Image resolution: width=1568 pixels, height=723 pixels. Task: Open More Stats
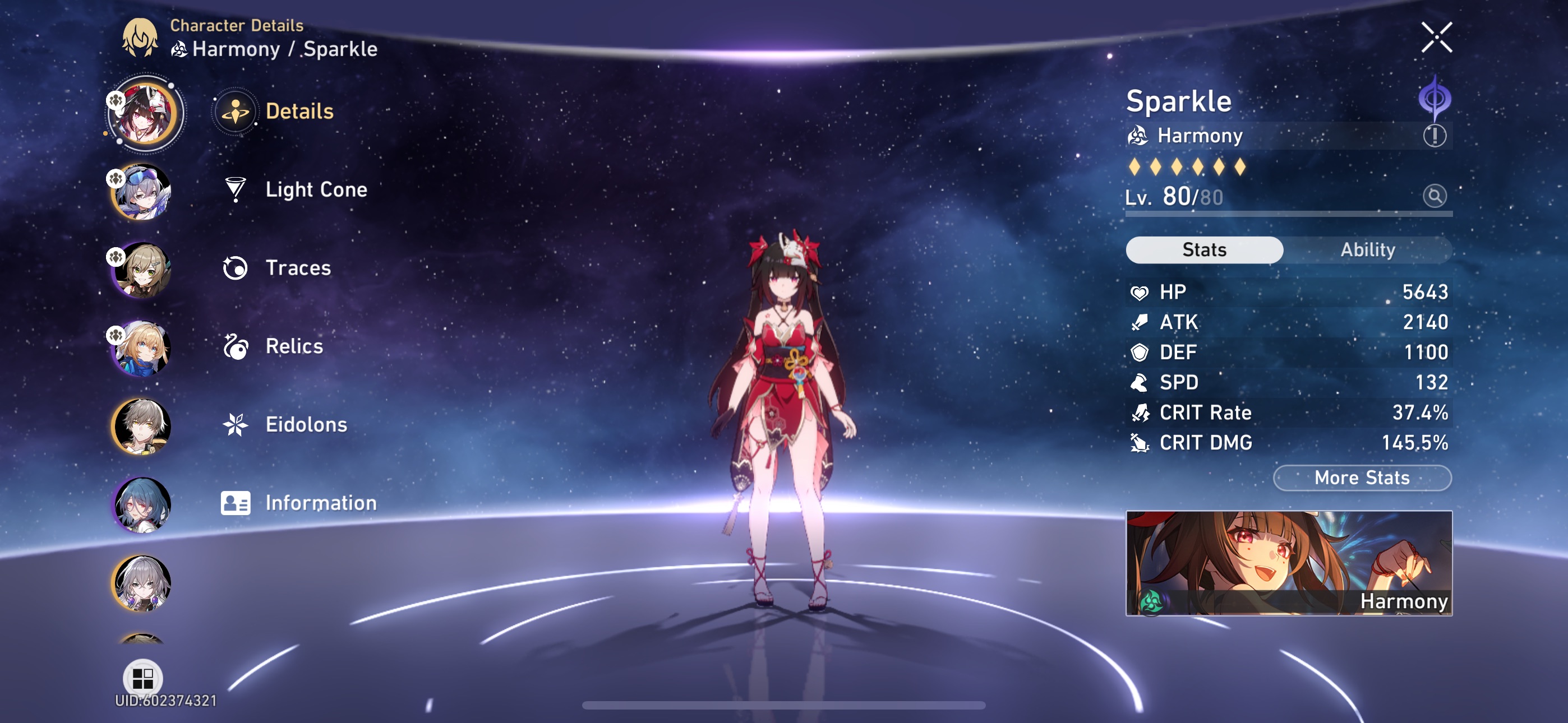(x=1361, y=478)
